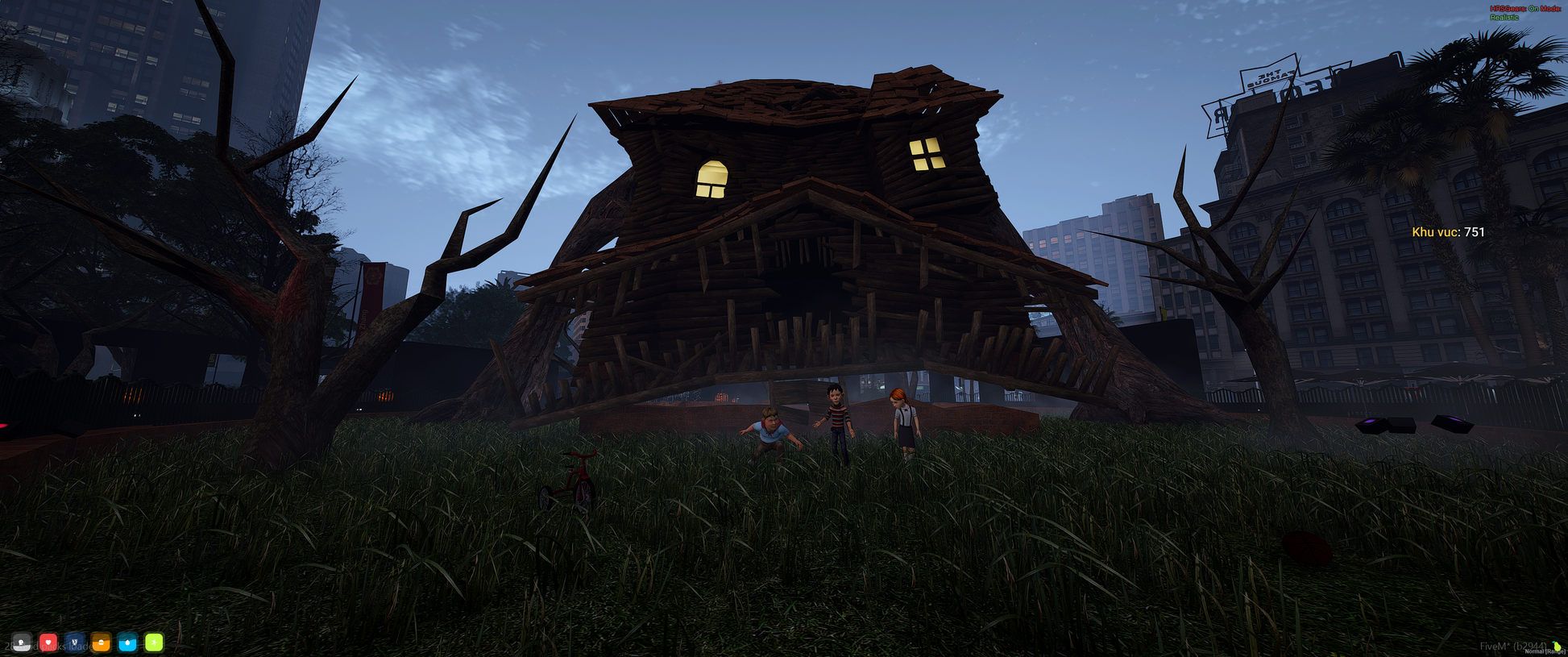Click the blue water drop thirst icon

[127, 642]
